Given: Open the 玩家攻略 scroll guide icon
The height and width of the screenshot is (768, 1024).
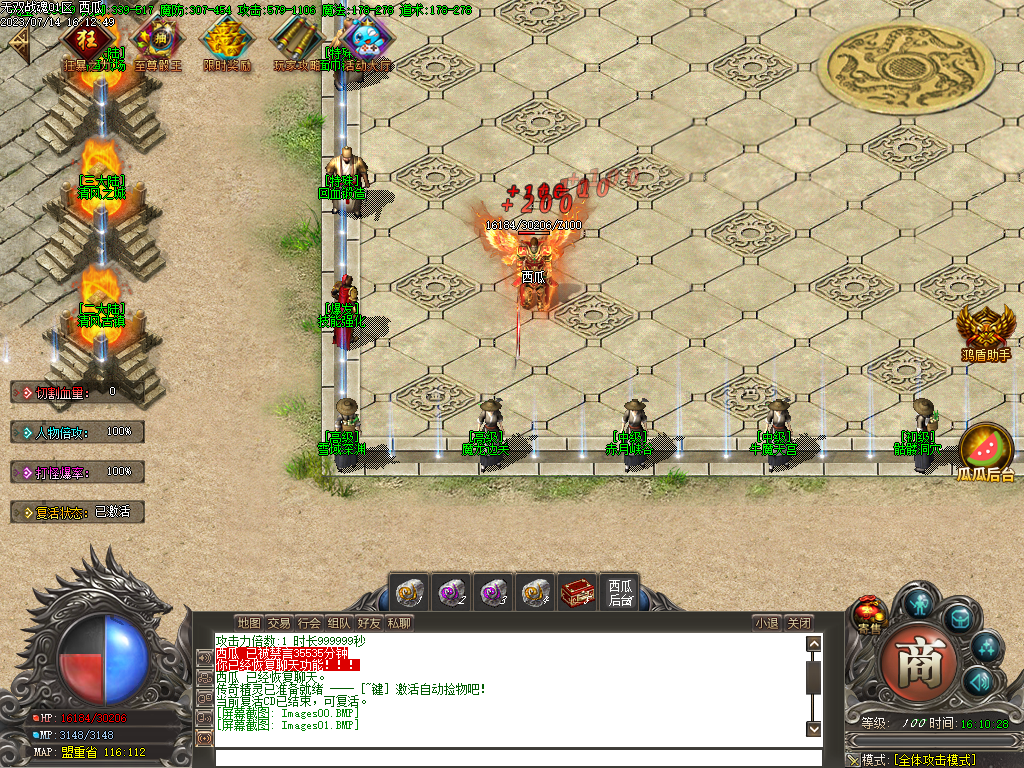Looking at the screenshot, I should (x=296, y=42).
